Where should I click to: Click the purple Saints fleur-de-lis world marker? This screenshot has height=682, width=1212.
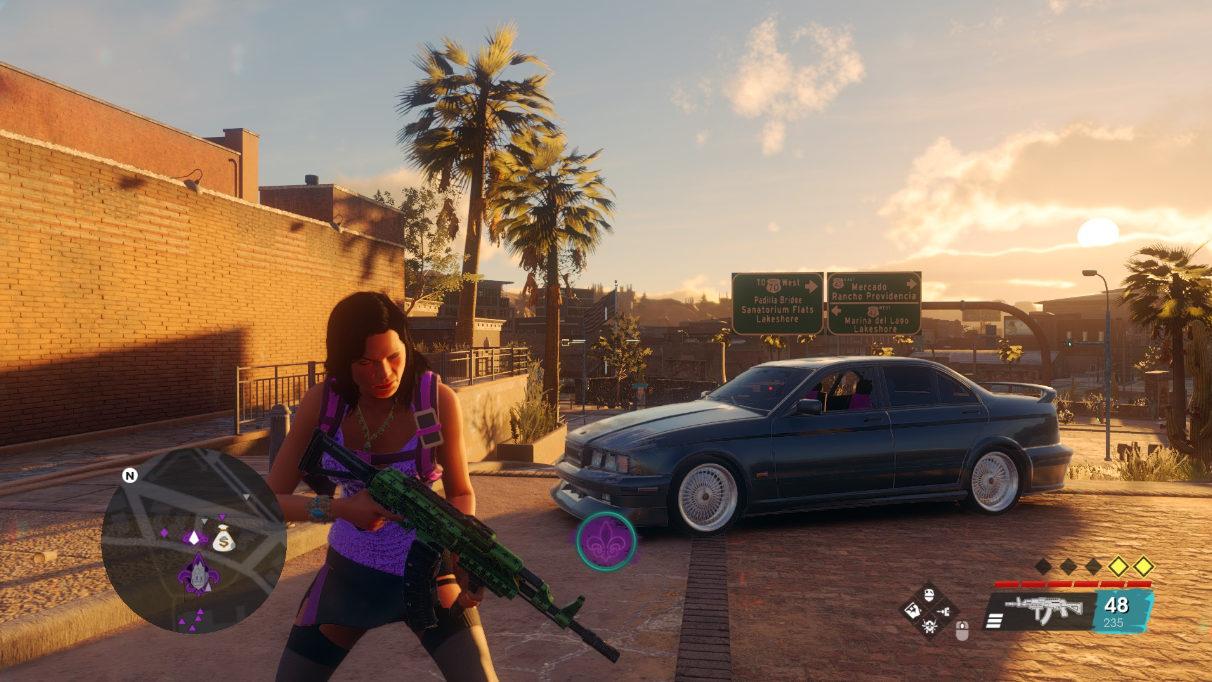click(x=605, y=541)
